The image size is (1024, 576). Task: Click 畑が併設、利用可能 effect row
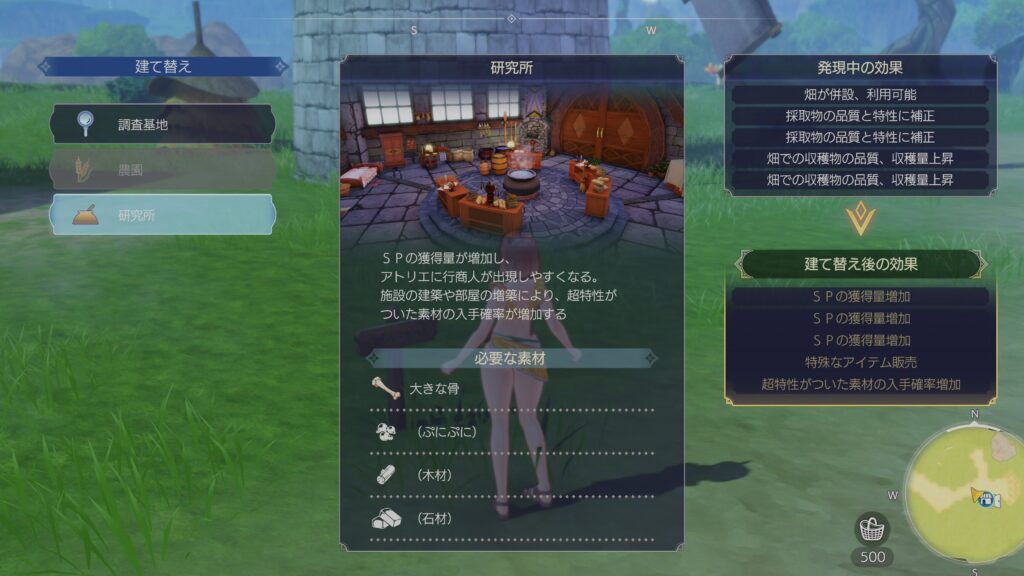point(860,94)
